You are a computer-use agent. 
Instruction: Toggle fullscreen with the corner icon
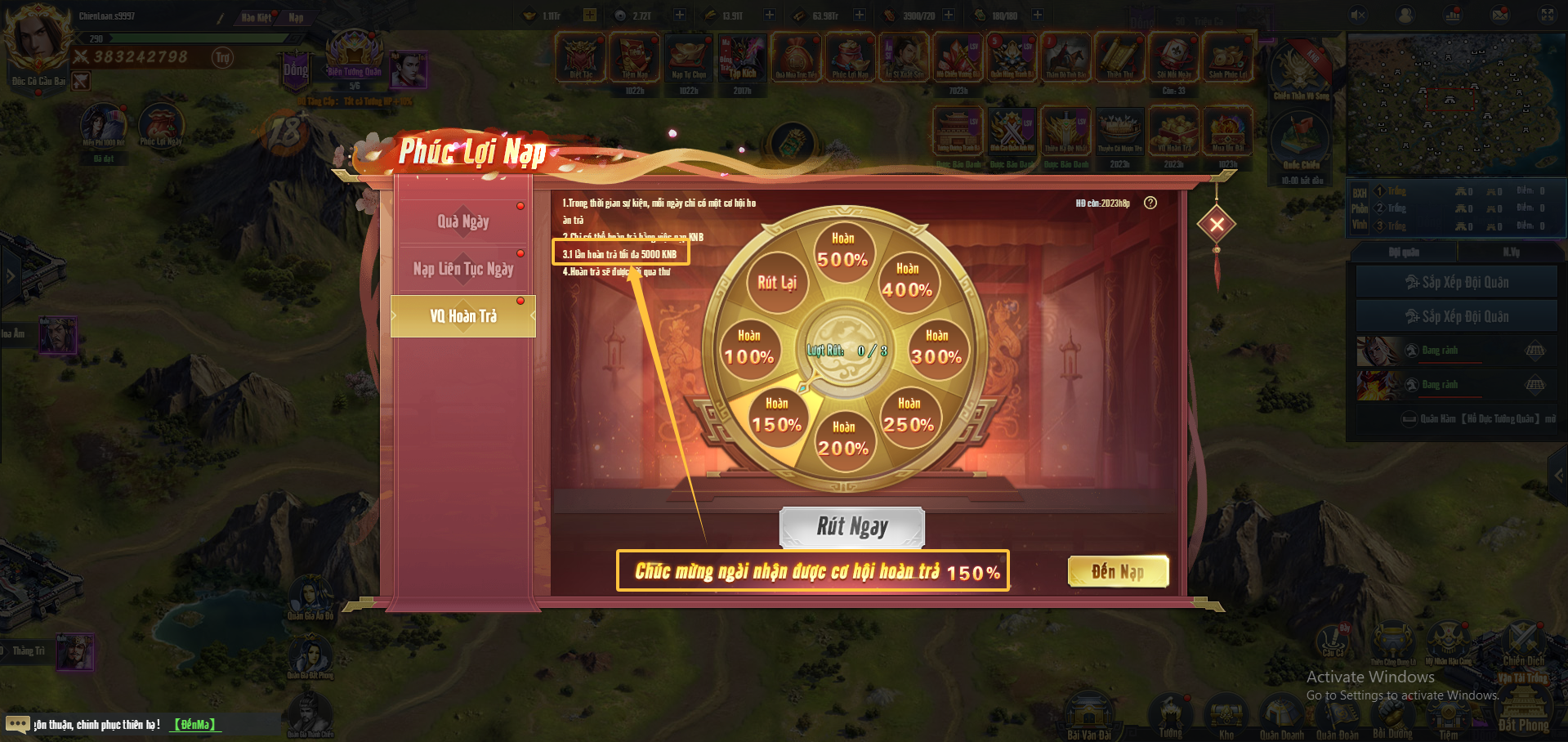1548,15
